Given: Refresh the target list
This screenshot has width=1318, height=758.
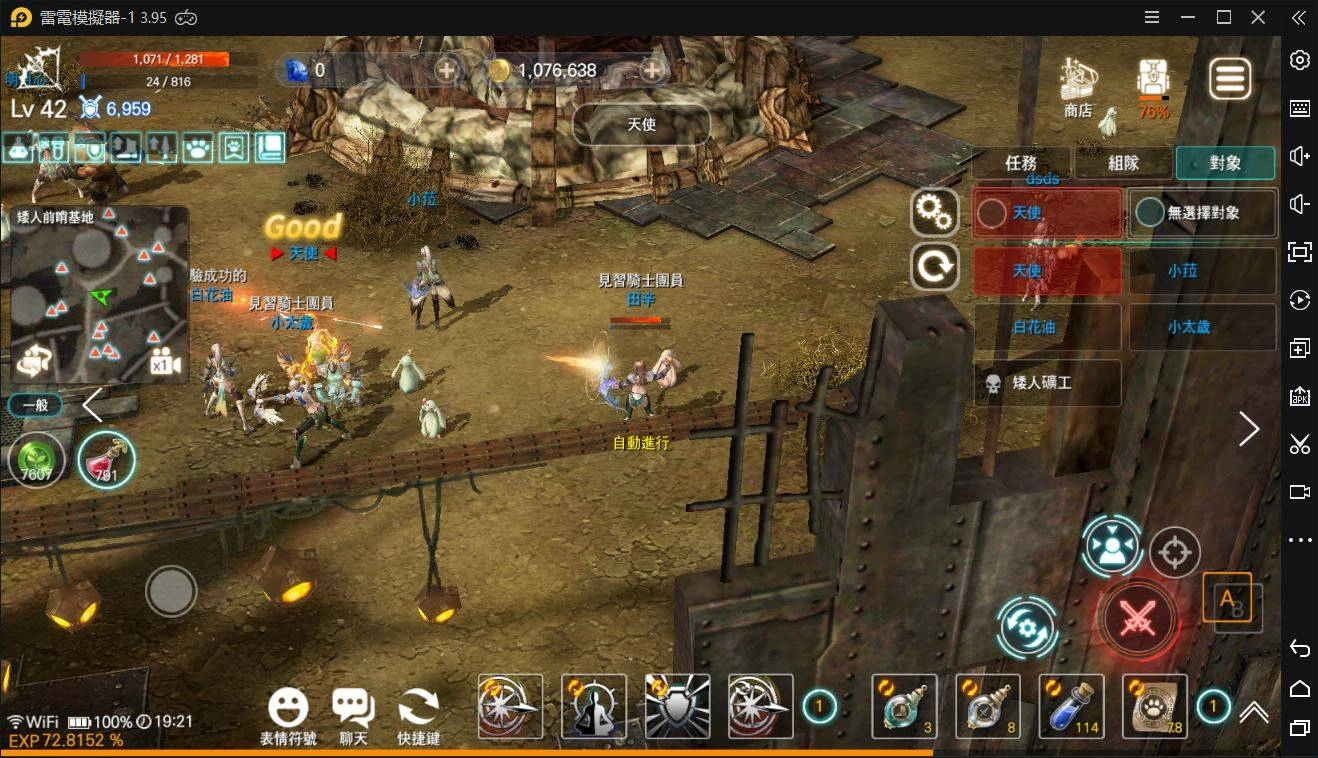Looking at the screenshot, I should (x=935, y=267).
